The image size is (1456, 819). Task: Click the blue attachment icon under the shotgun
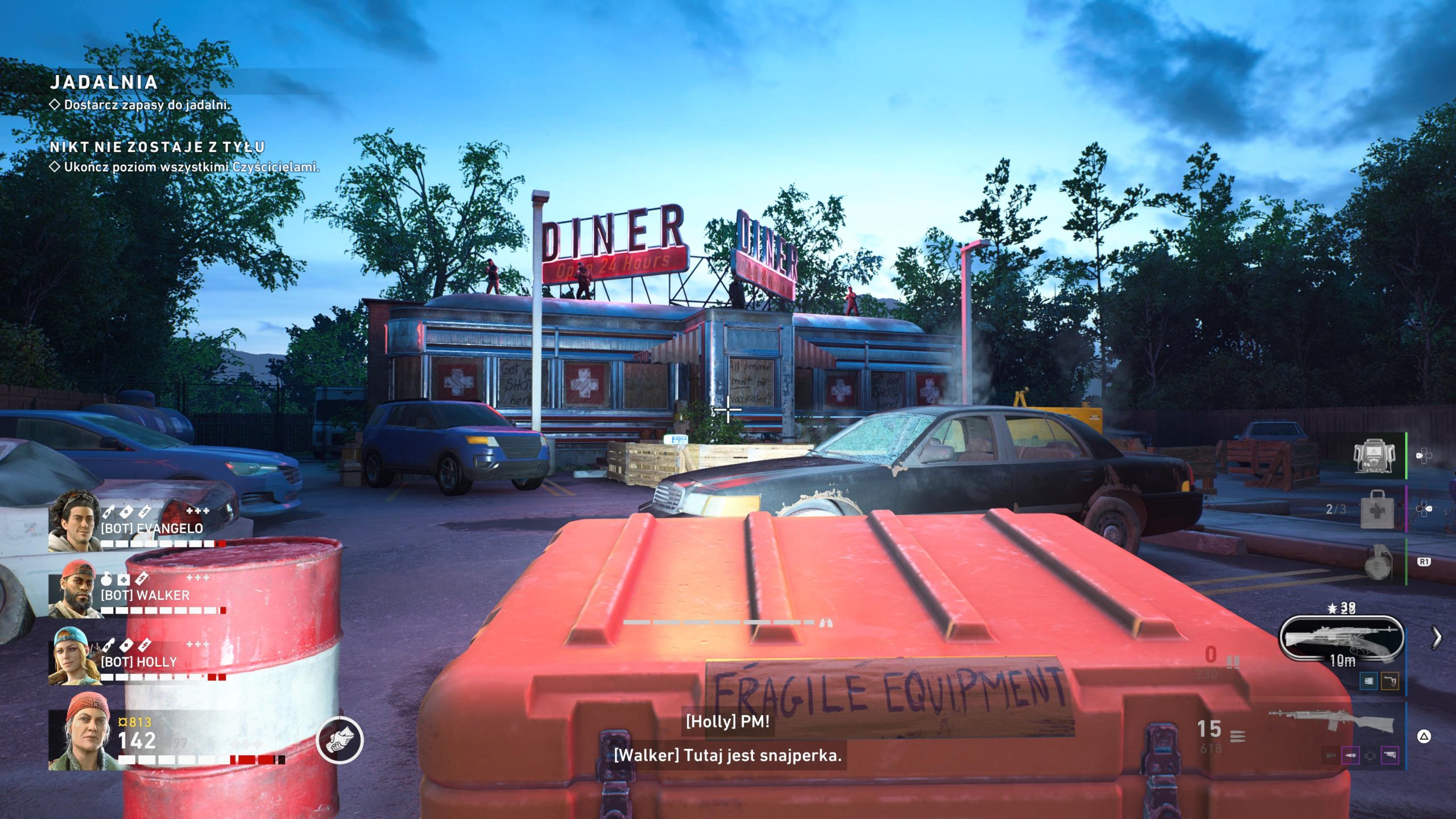point(1368,681)
